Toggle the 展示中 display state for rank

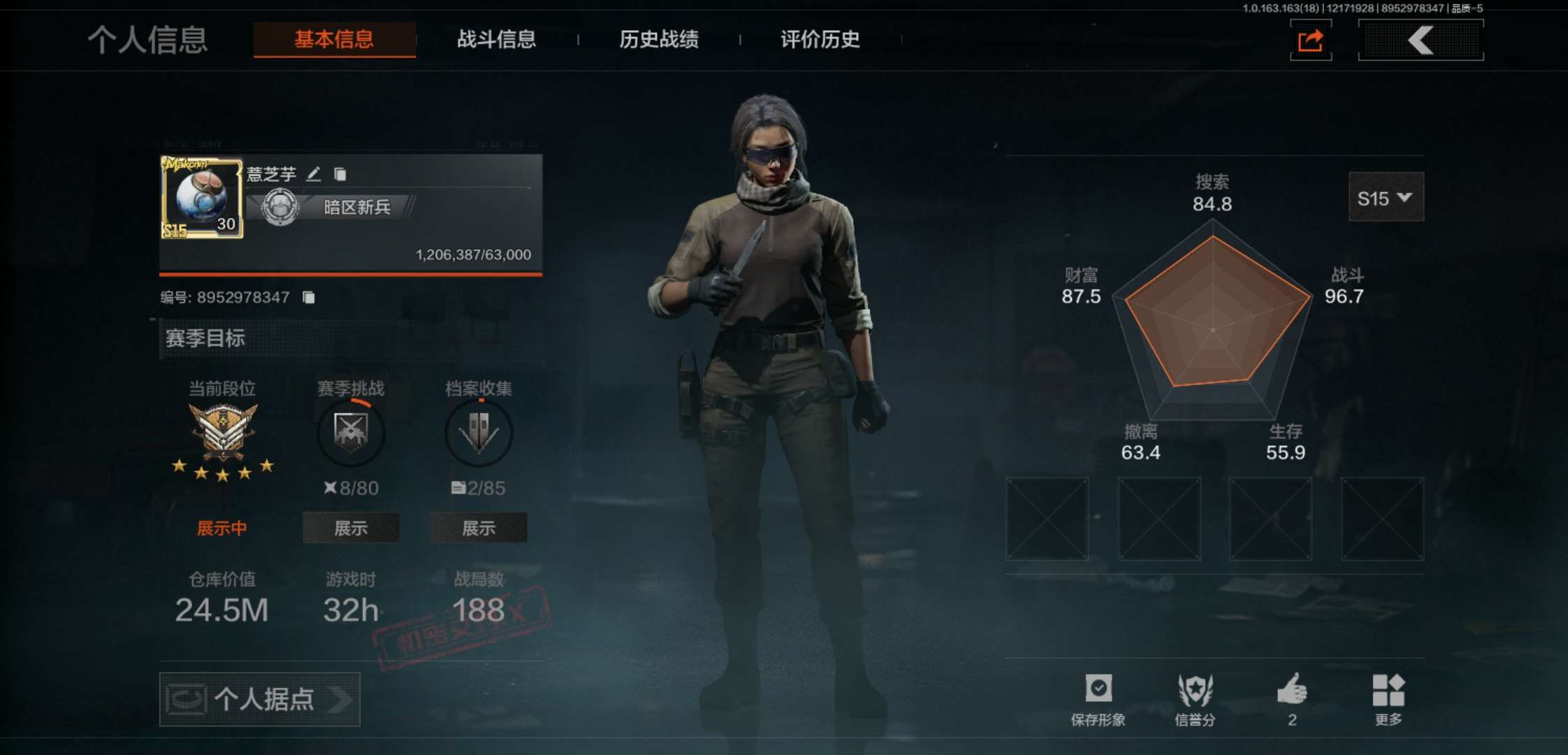[222, 528]
